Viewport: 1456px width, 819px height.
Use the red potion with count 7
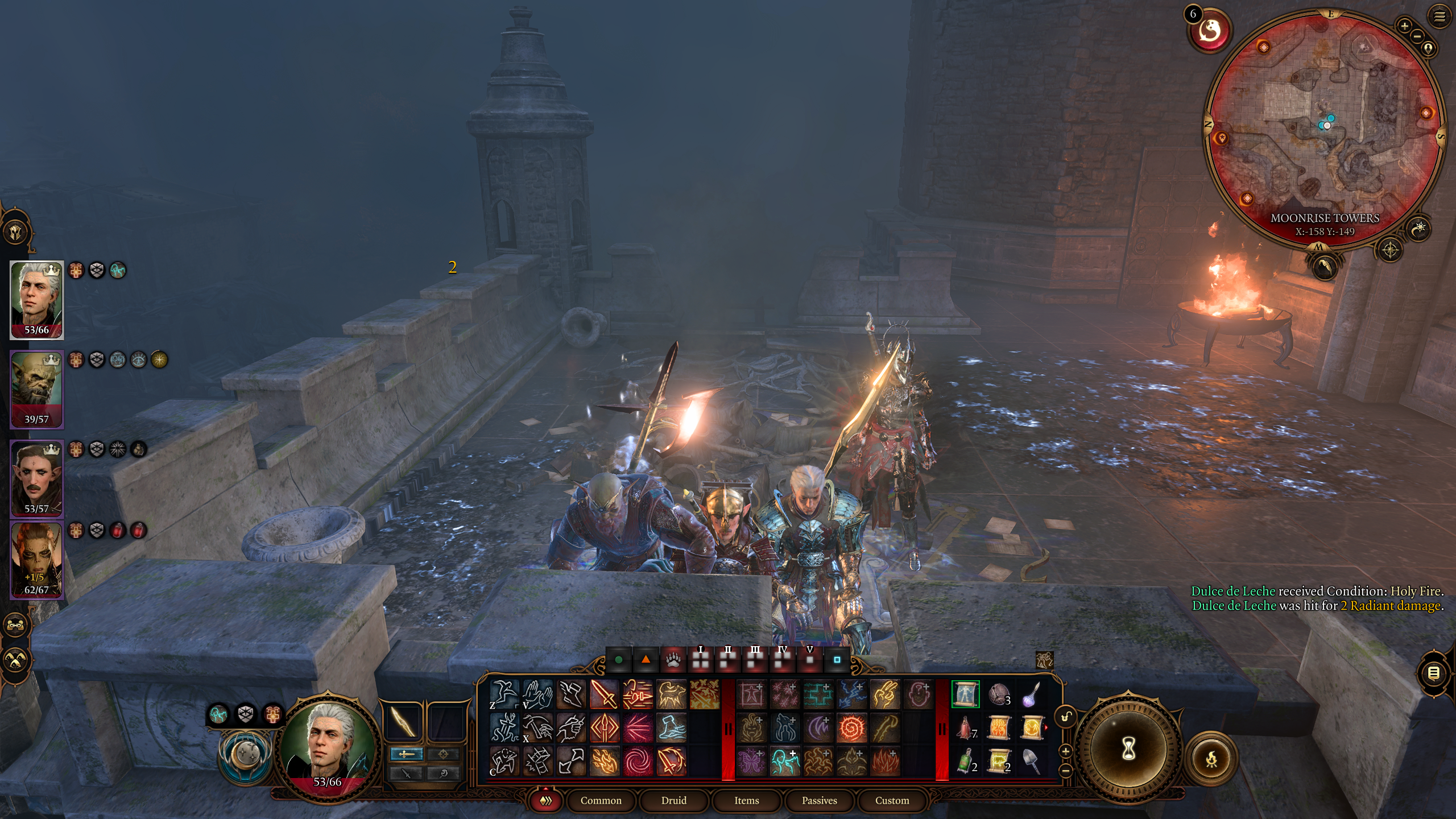(965, 728)
